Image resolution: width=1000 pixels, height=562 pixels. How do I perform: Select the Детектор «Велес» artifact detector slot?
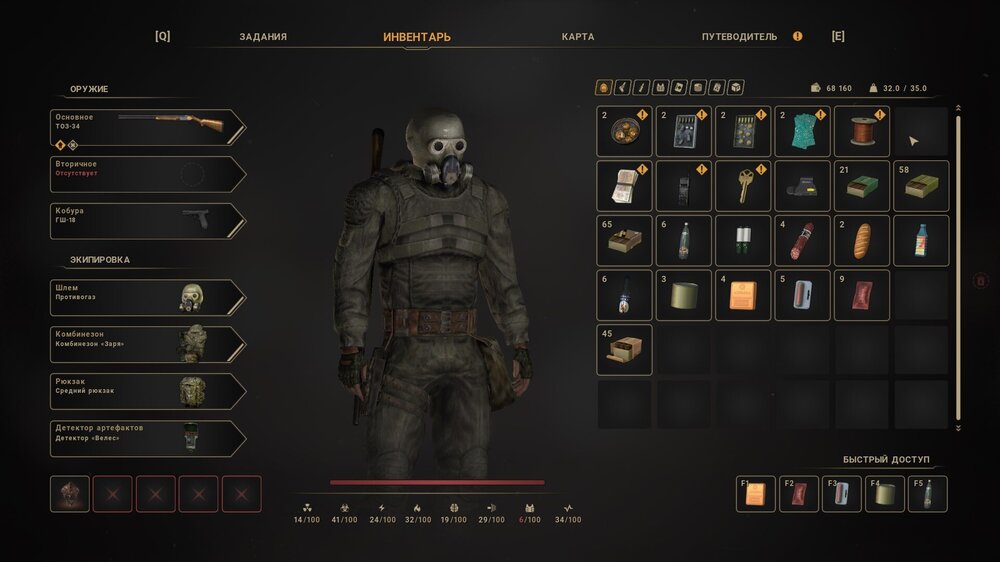point(147,439)
